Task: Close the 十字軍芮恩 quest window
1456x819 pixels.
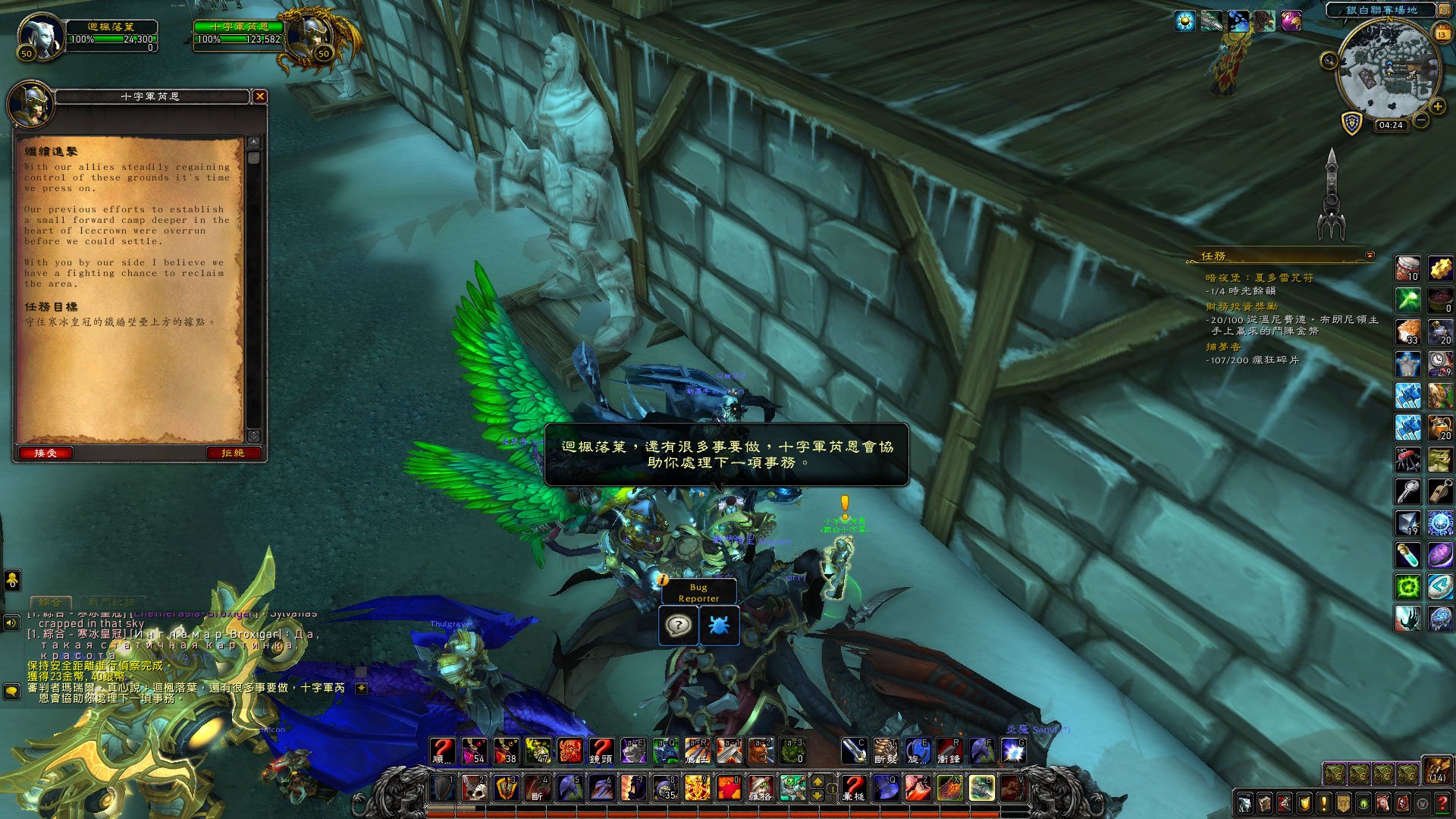Action: click(x=260, y=96)
